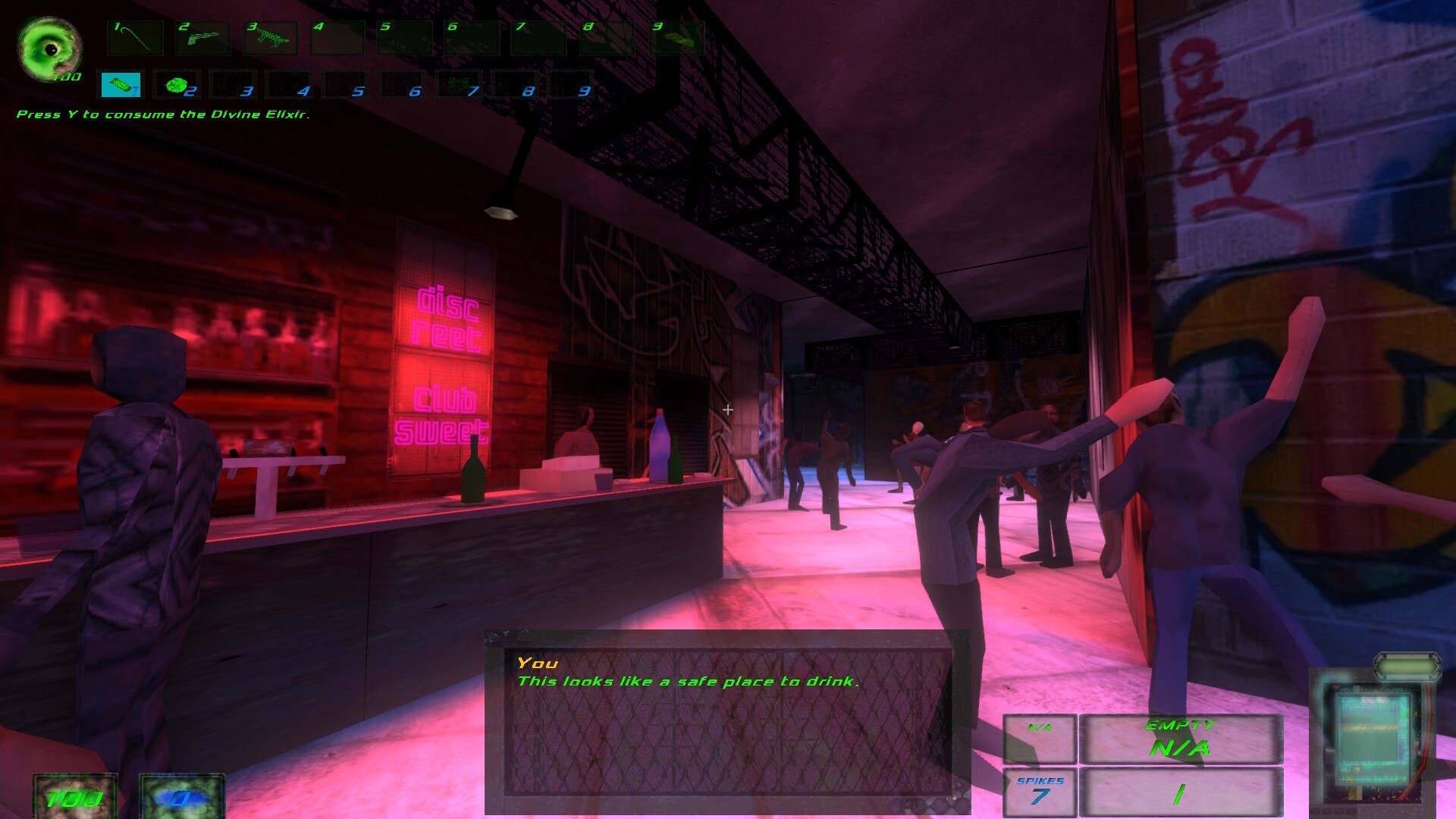The height and width of the screenshot is (819, 1456).
Task: Click the green status bar above the device
Action: pos(1407,667)
